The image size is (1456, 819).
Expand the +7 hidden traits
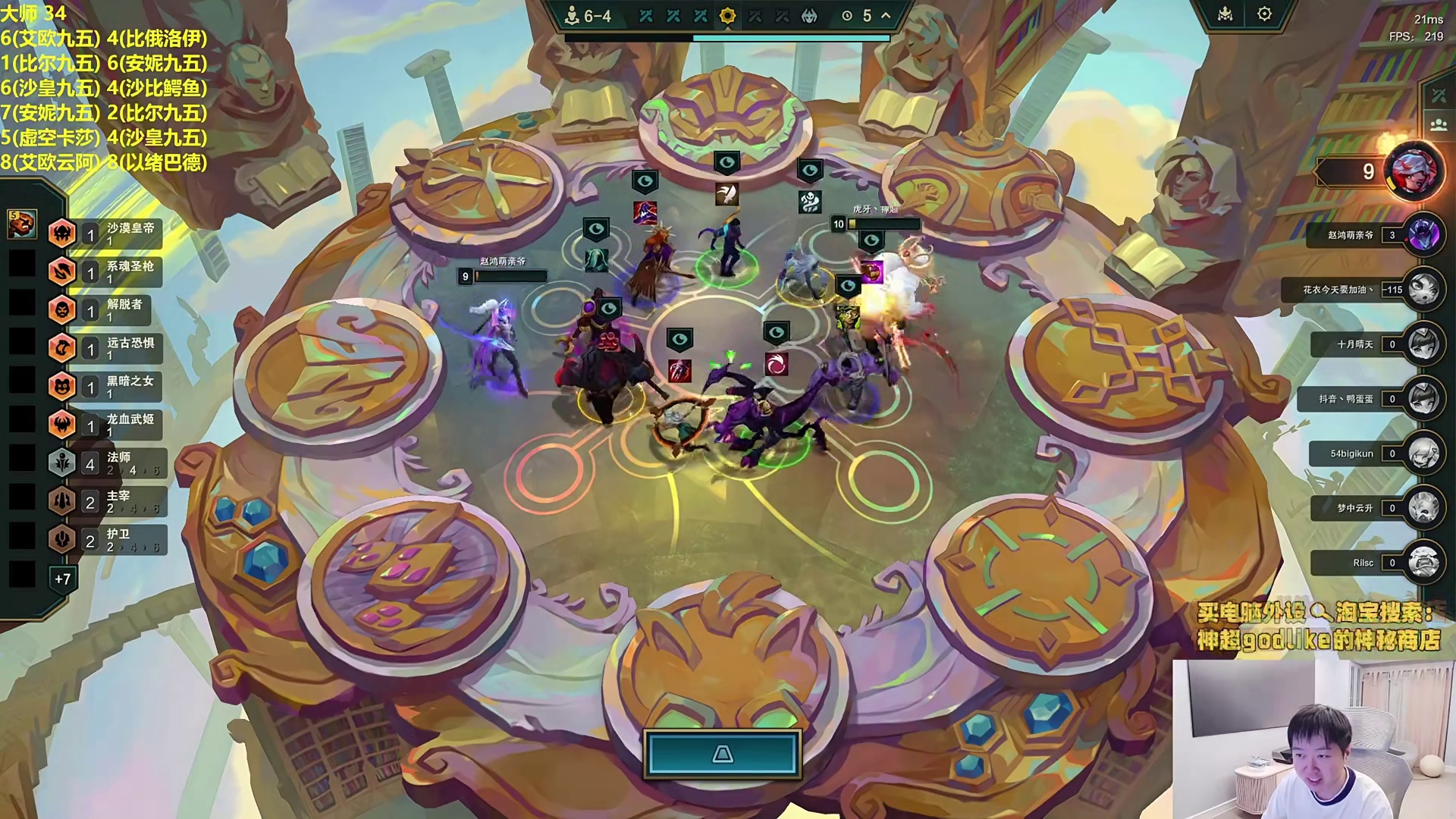pyautogui.click(x=63, y=579)
